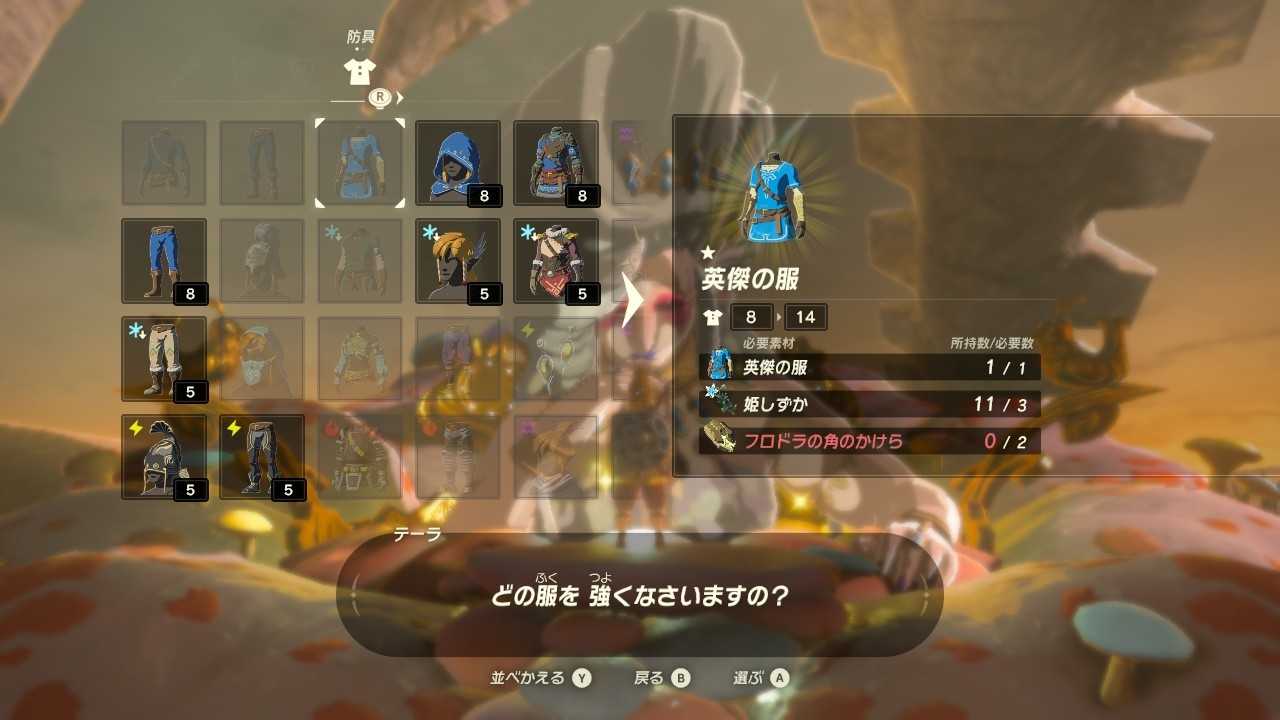Select the Champion's Tunic in the armor grid
This screenshot has height=720, width=1280.
[x=357, y=162]
